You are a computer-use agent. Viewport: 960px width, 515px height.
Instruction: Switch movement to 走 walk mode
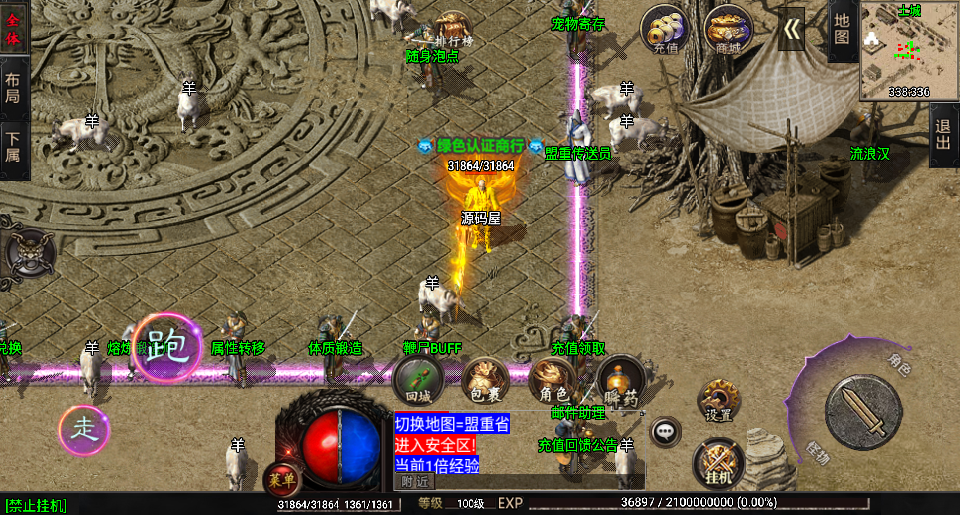coord(83,430)
